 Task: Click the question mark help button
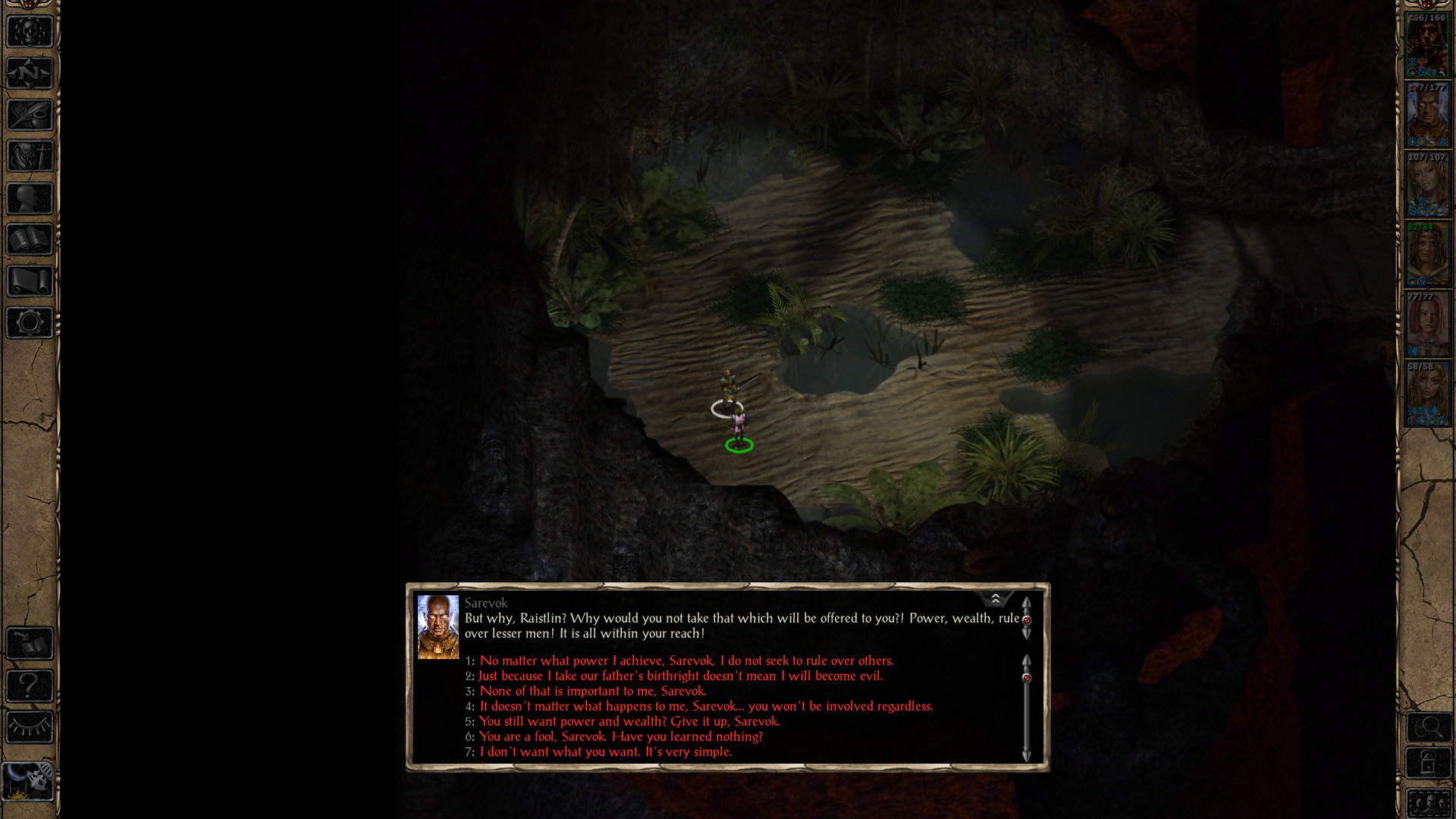(30, 686)
